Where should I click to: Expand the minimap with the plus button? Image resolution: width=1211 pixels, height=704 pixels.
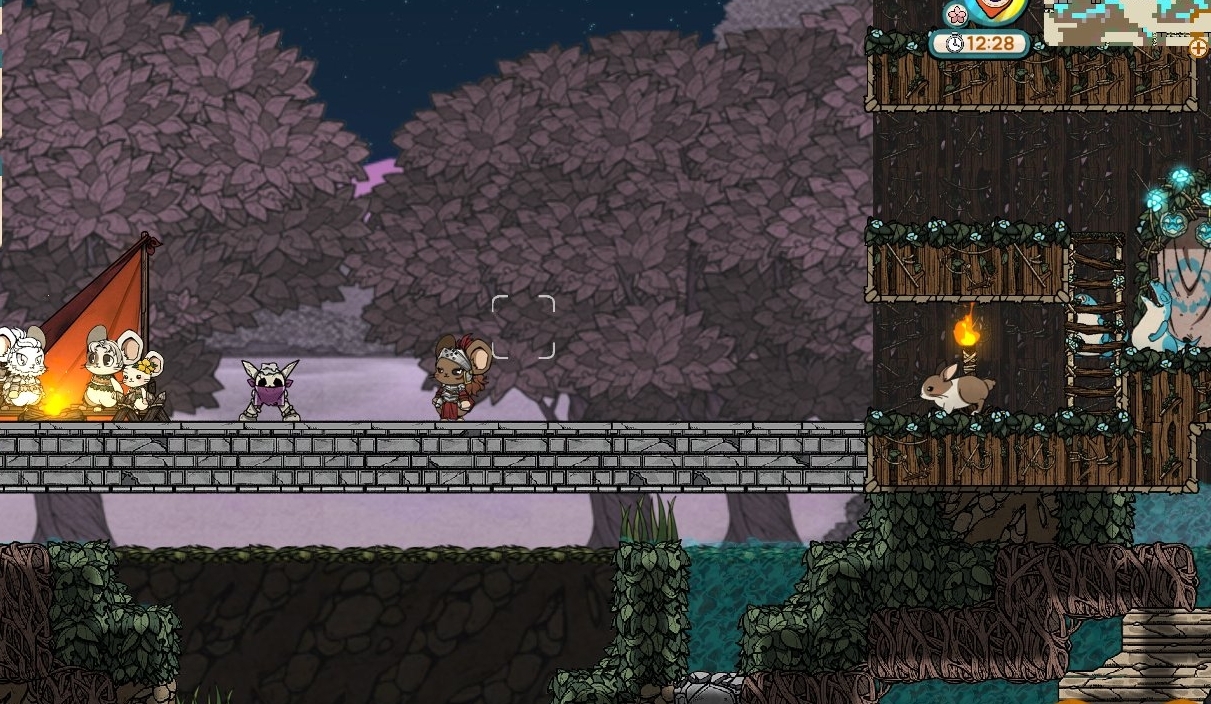coord(1197,47)
